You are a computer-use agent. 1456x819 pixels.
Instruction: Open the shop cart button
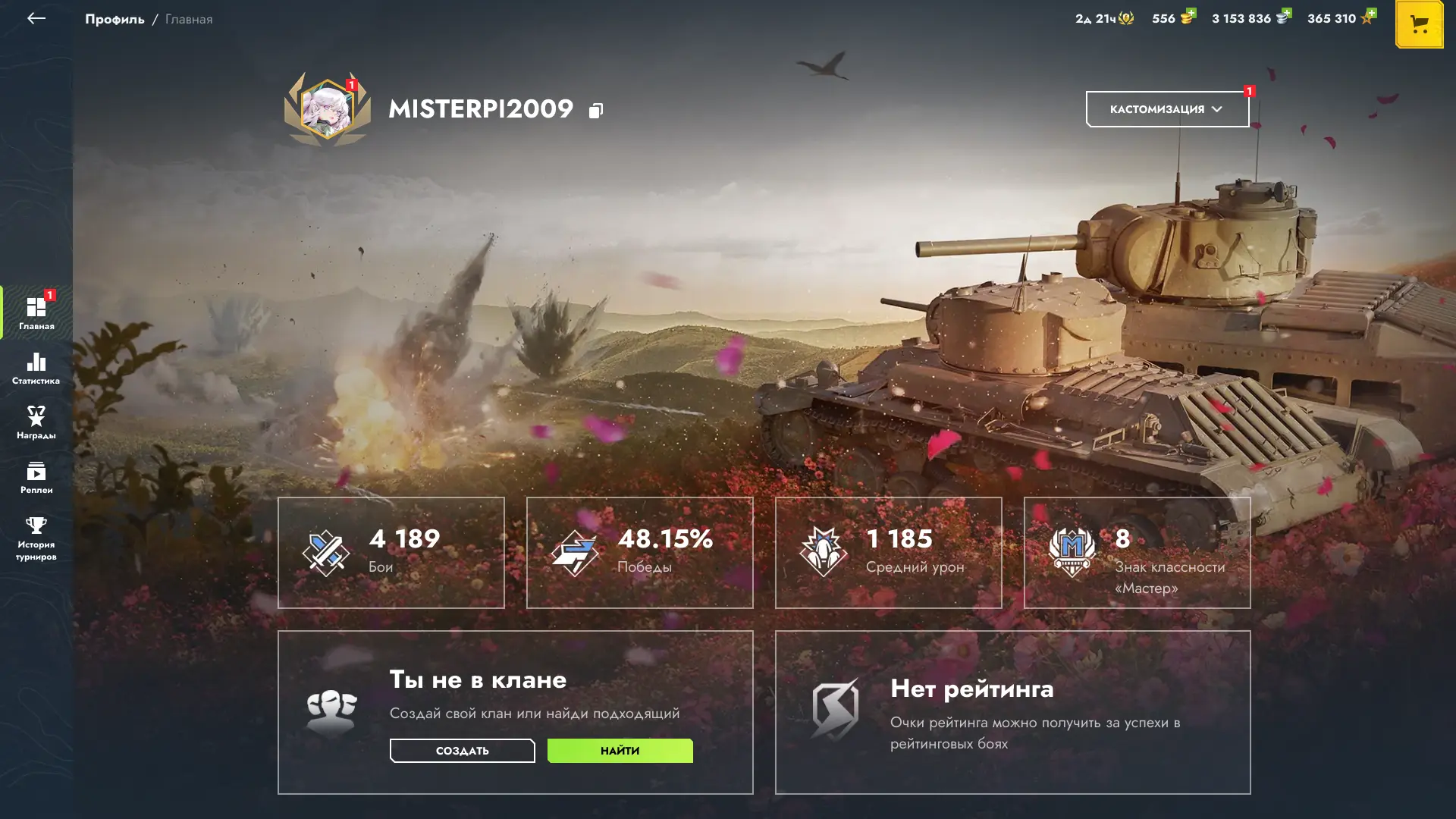click(1419, 24)
